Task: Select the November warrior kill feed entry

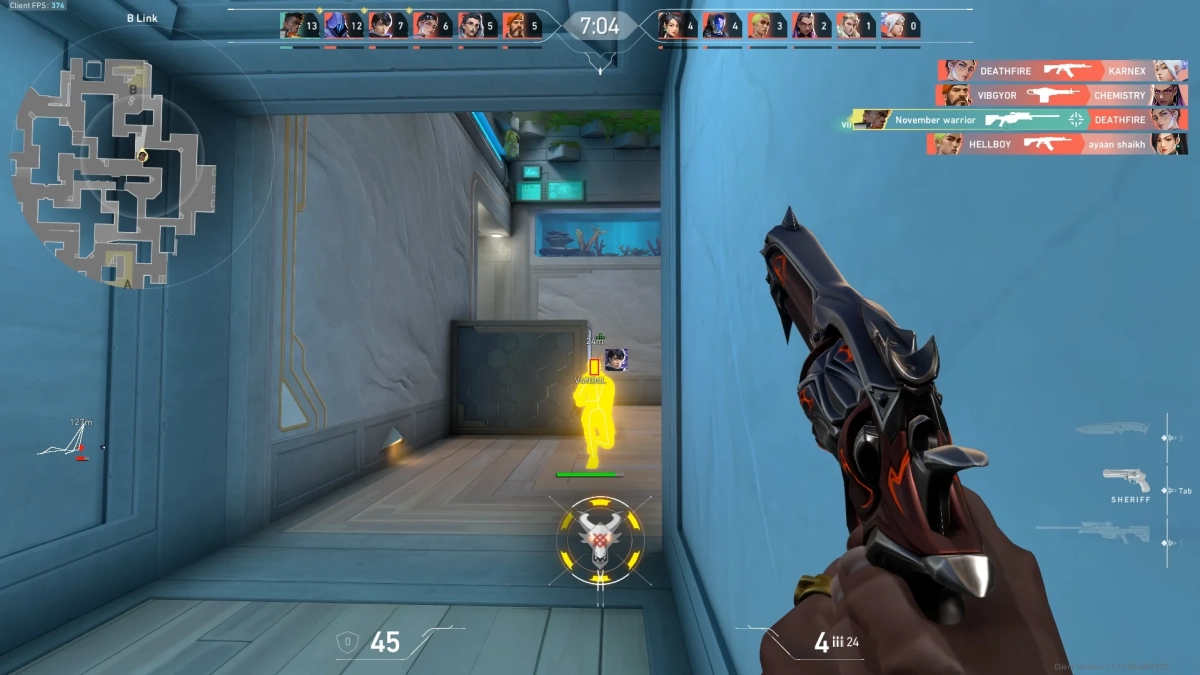Action: tap(1019, 120)
